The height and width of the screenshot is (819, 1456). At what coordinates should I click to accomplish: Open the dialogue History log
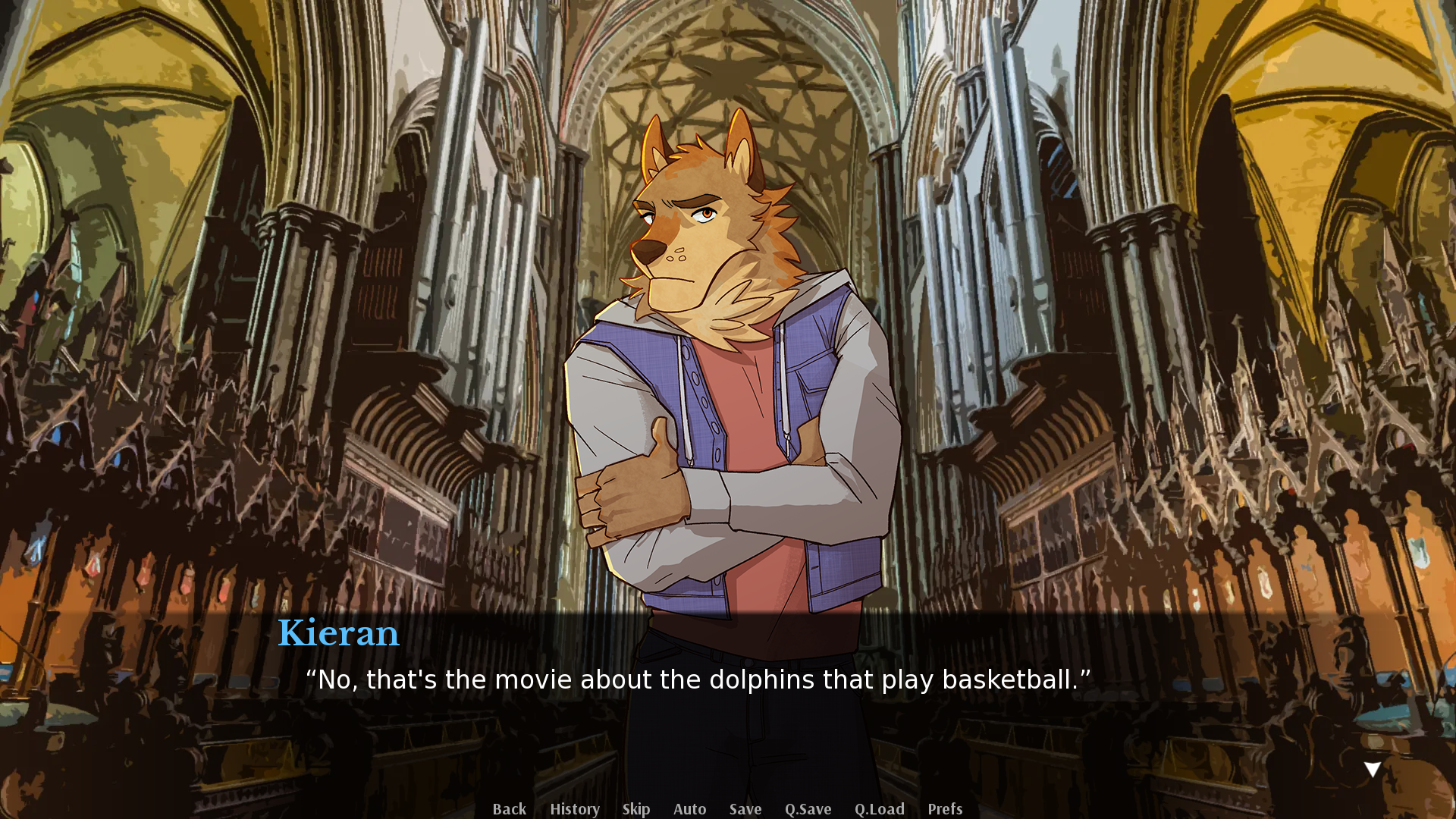click(574, 809)
